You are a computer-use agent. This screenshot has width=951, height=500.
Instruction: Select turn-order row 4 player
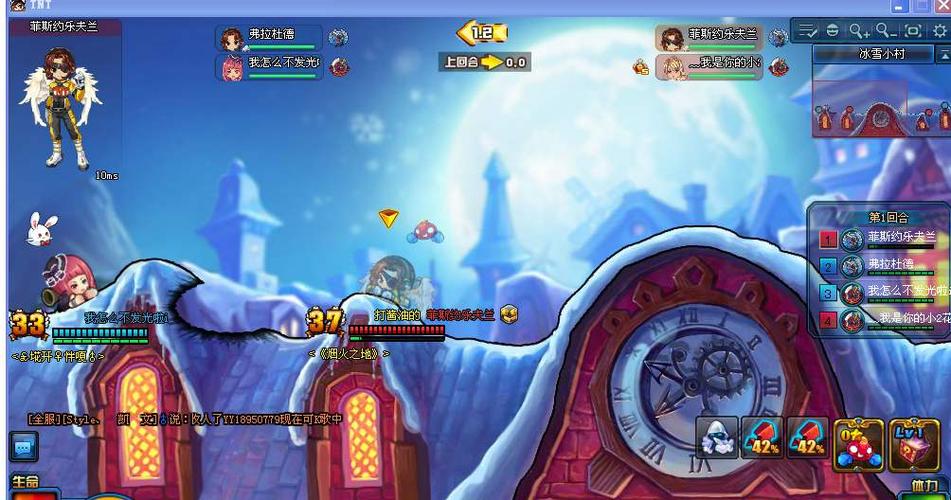pyautogui.click(x=878, y=320)
